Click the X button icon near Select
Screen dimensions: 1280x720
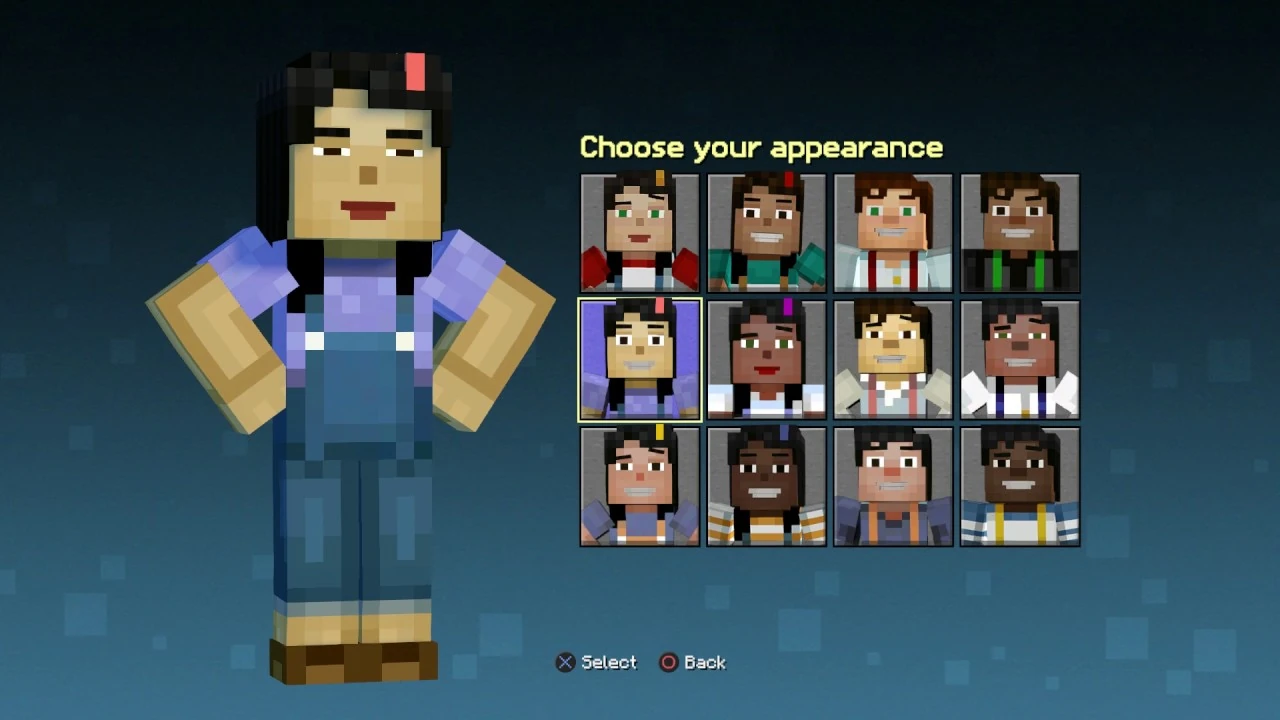tap(565, 662)
